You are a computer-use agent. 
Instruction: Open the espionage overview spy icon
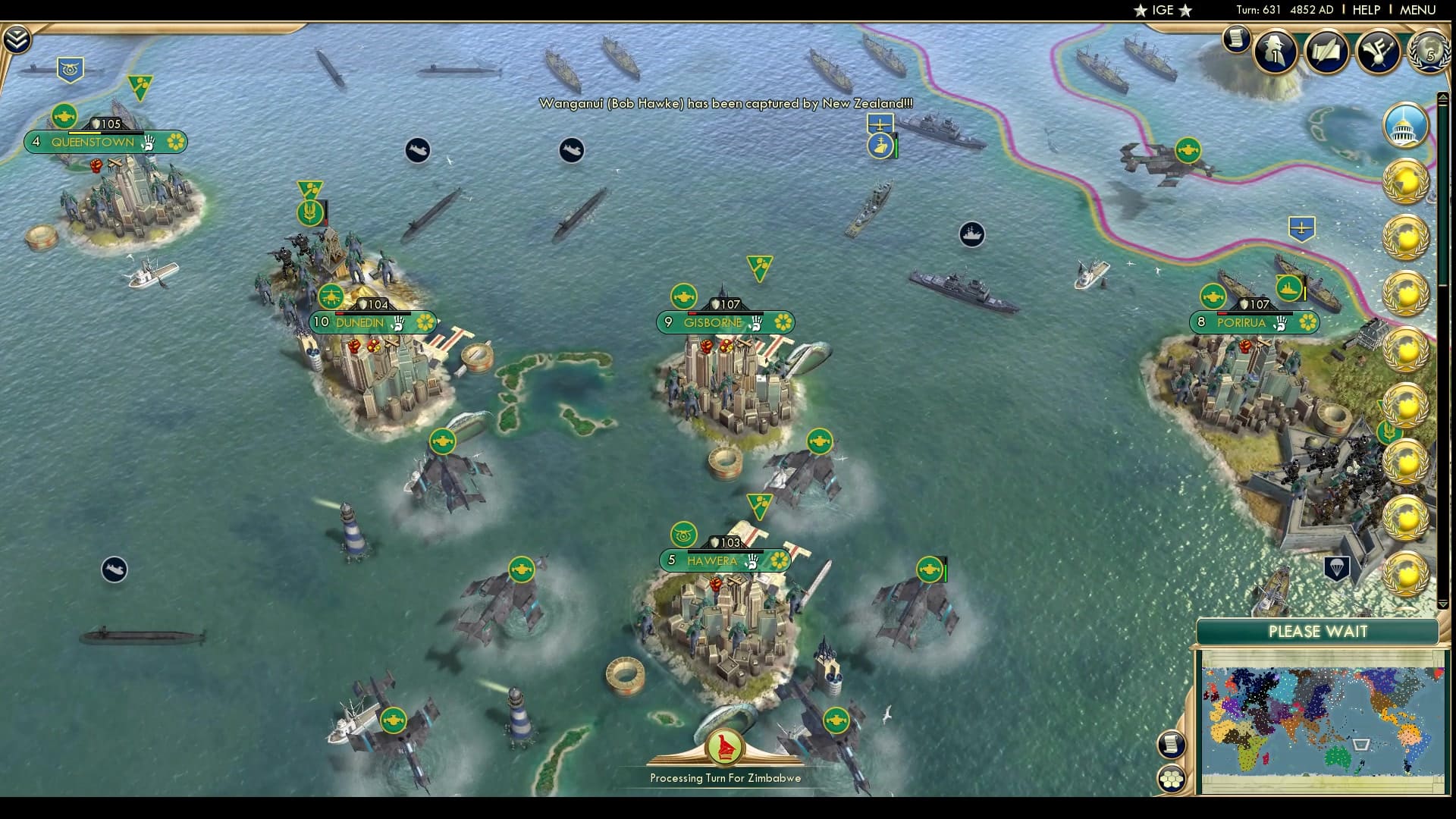(x=1274, y=52)
